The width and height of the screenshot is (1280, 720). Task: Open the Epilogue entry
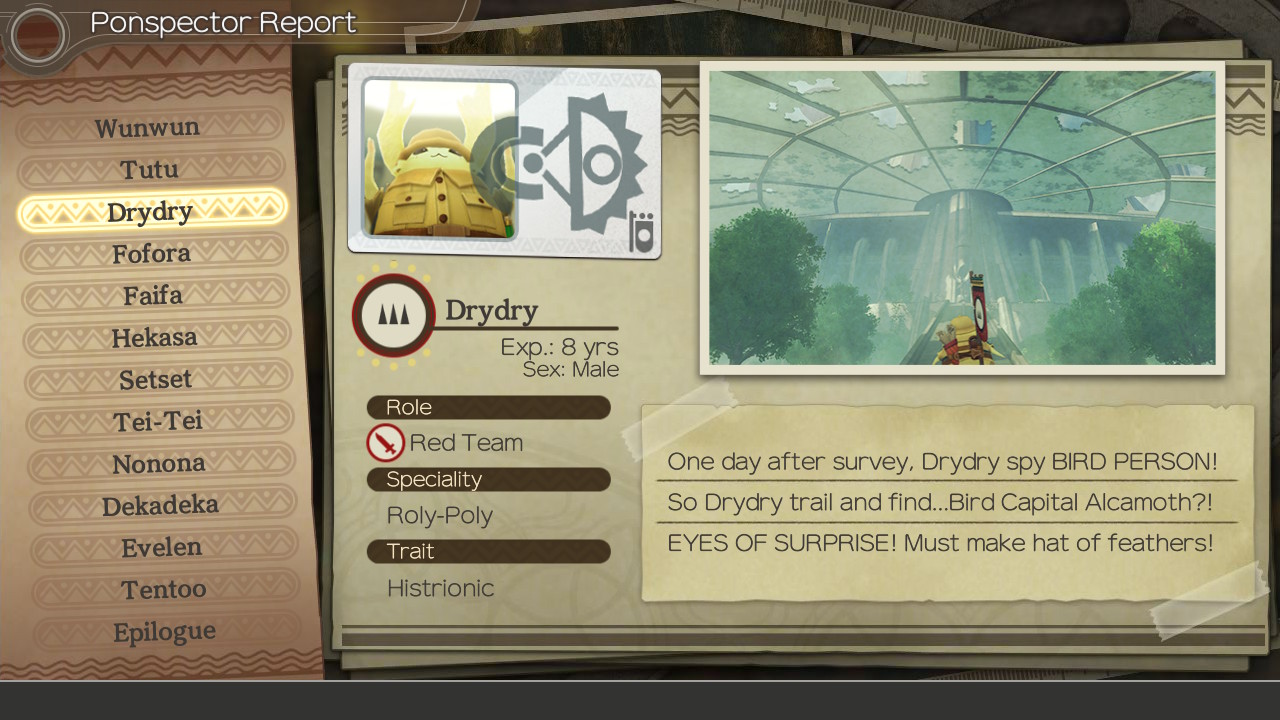(x=165, y=632)
